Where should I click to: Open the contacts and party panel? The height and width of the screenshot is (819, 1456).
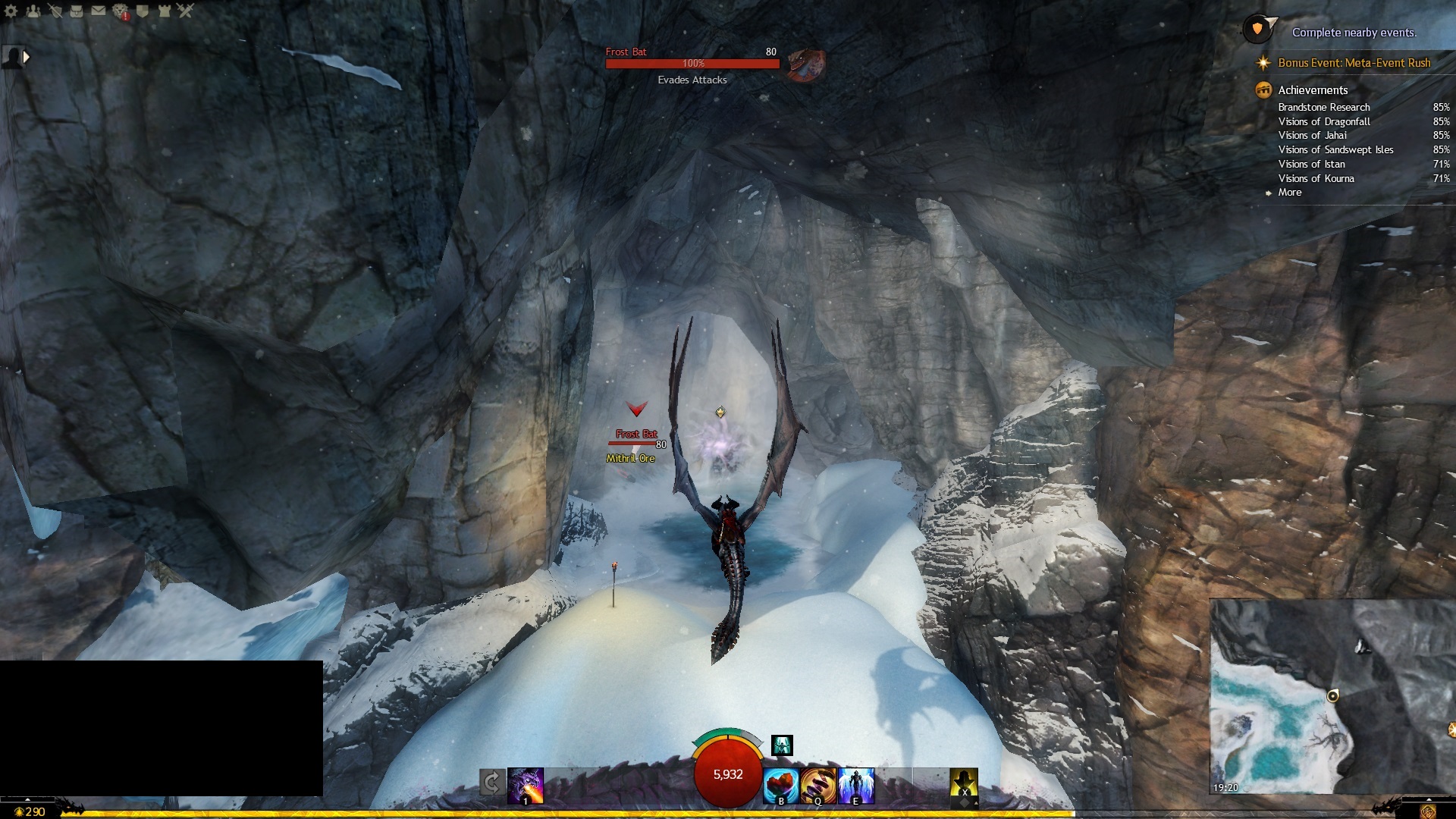click(33, 11)
